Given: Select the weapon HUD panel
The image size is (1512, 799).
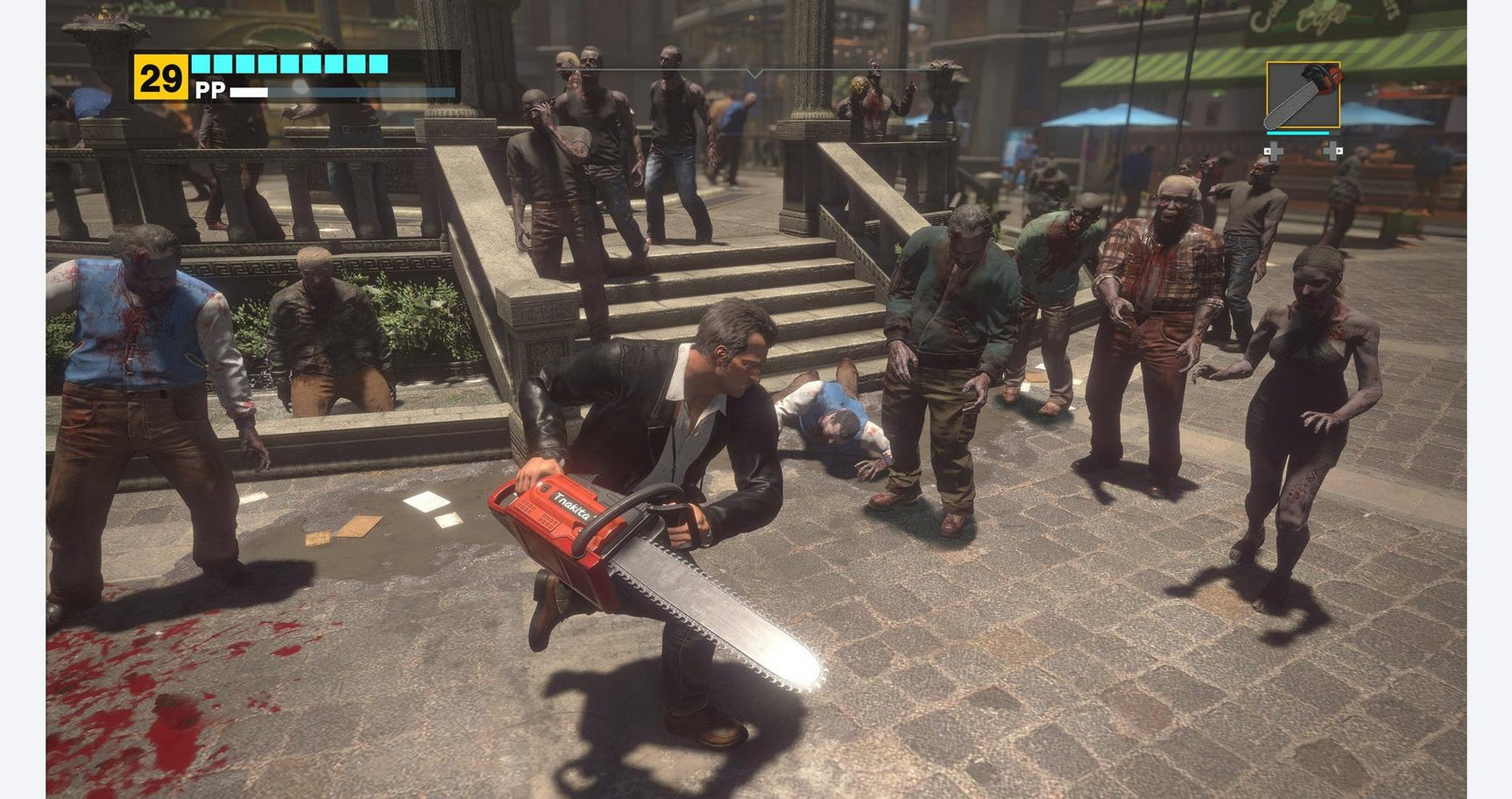Looking at the screenshot, I should pyautogui.click(x=1302, y=105).
